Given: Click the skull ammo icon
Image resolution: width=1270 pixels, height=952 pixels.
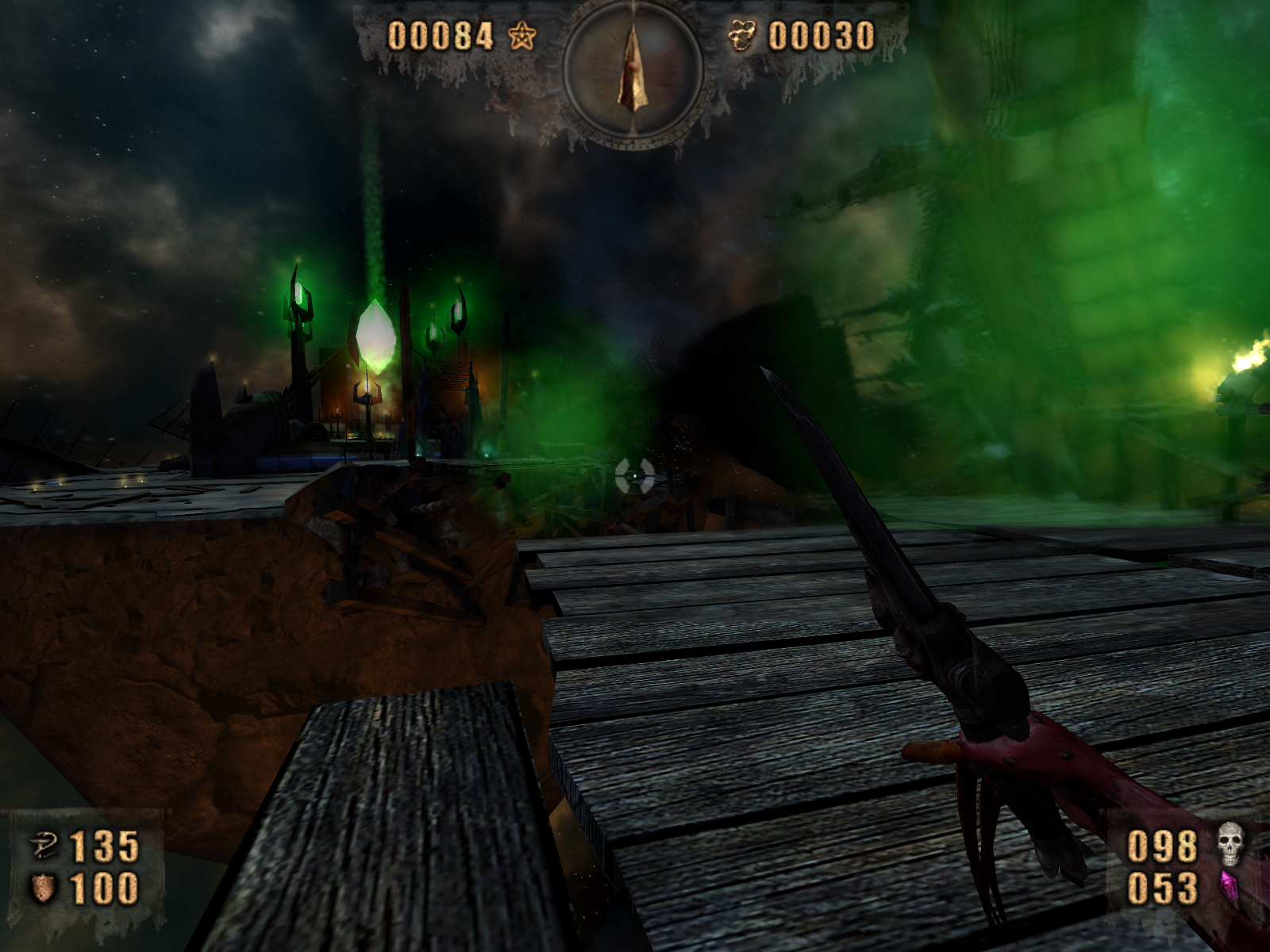Looking at the screenshot, I should coord(1230,843).
